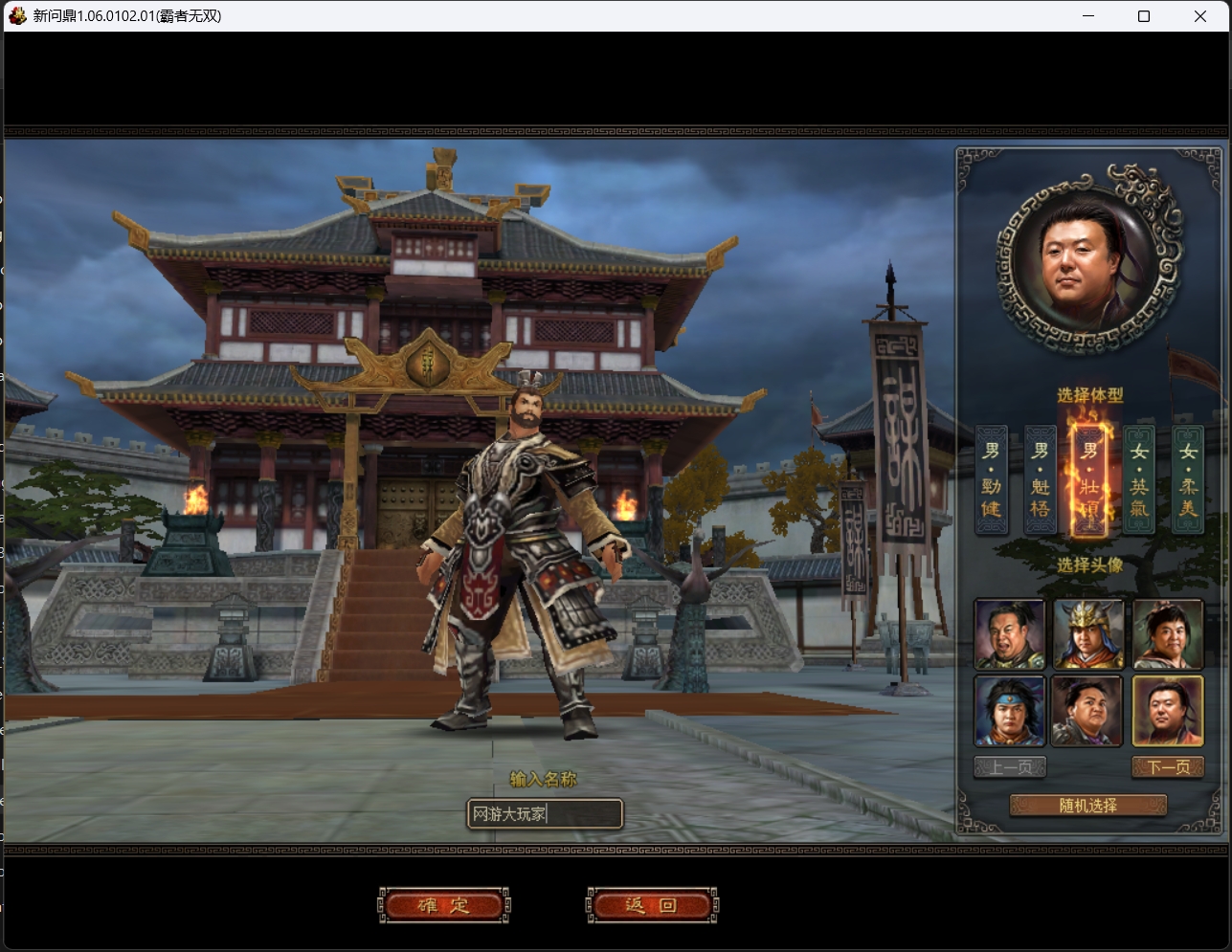Screen dimensions: 1232x952
Task: Select the fierce scowling warrior portrait top-left
Action: coord(1009,633)
